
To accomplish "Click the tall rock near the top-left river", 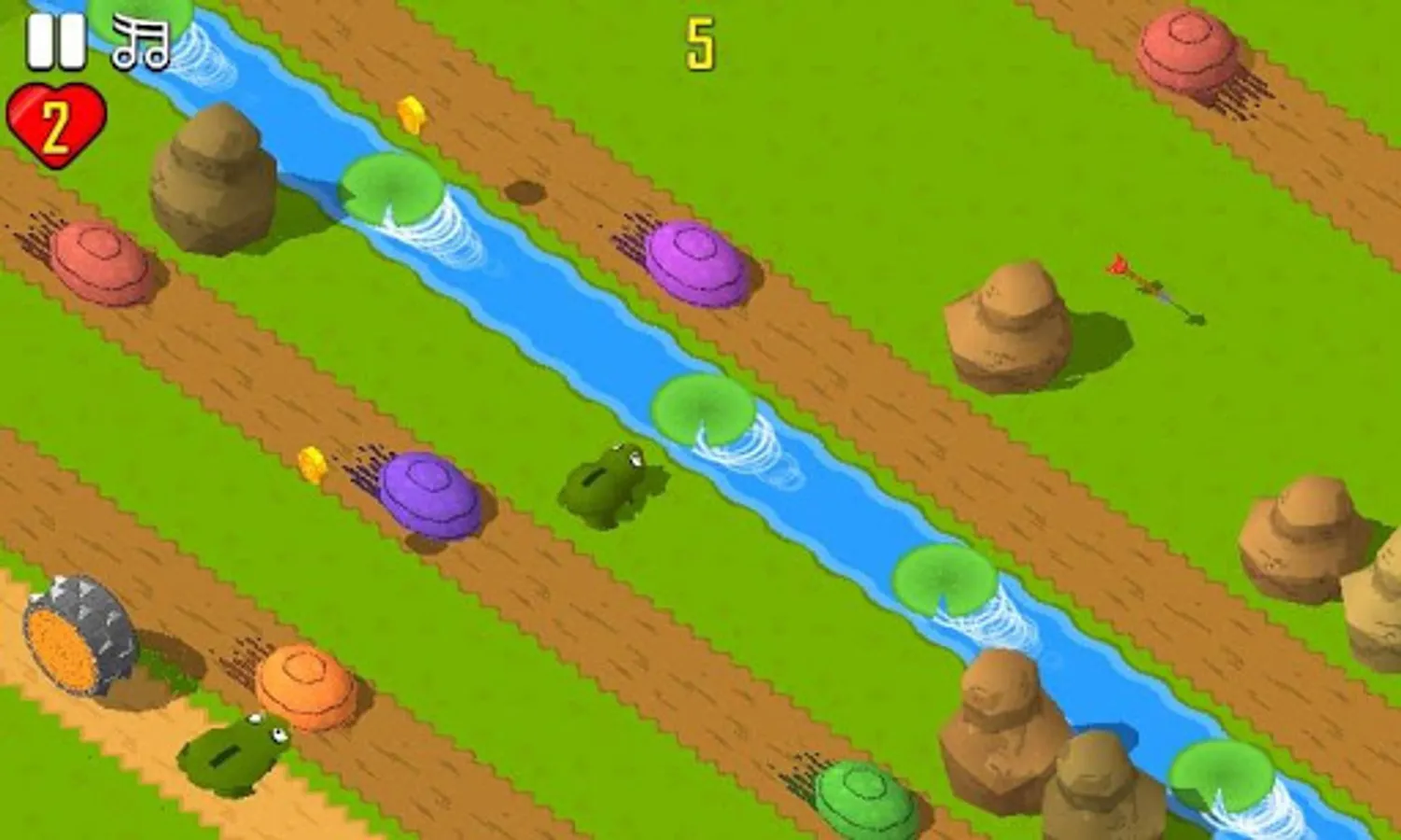I will [207, 177].
